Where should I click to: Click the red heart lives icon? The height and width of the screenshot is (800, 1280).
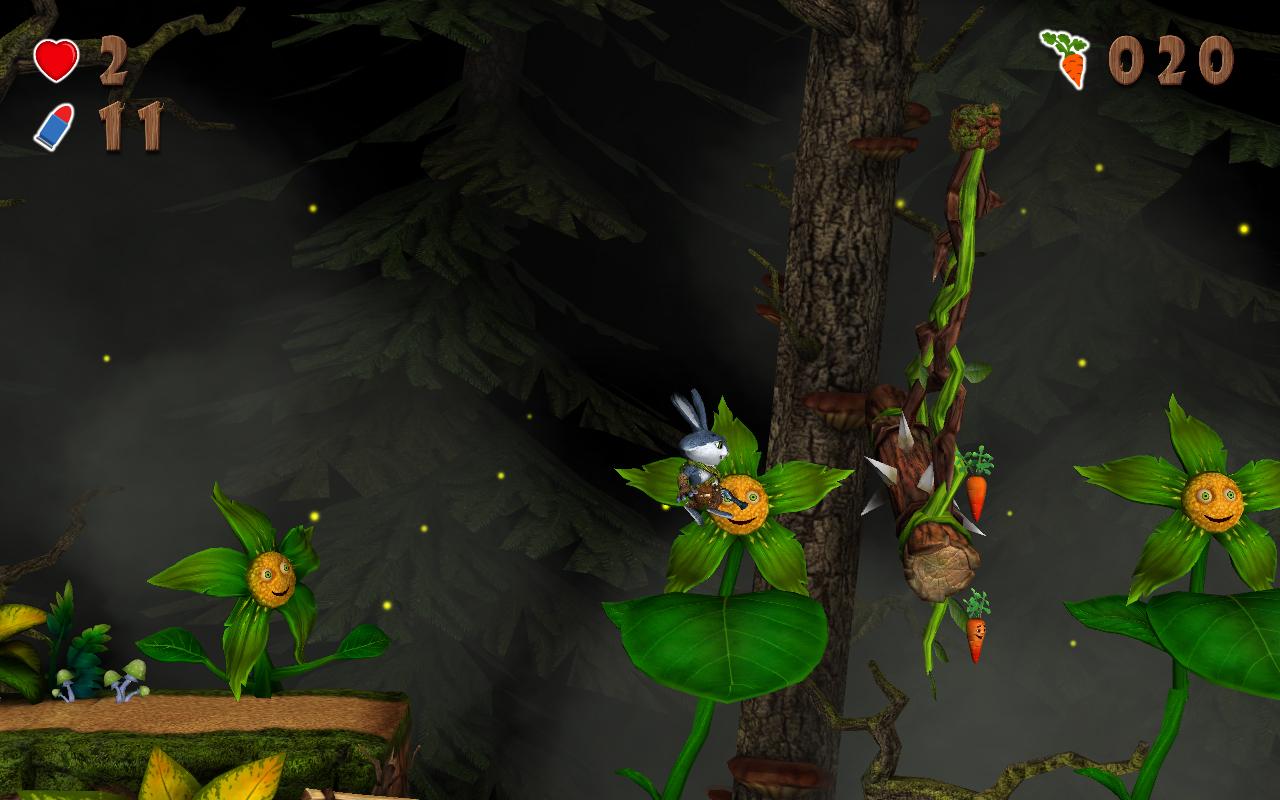56,60
